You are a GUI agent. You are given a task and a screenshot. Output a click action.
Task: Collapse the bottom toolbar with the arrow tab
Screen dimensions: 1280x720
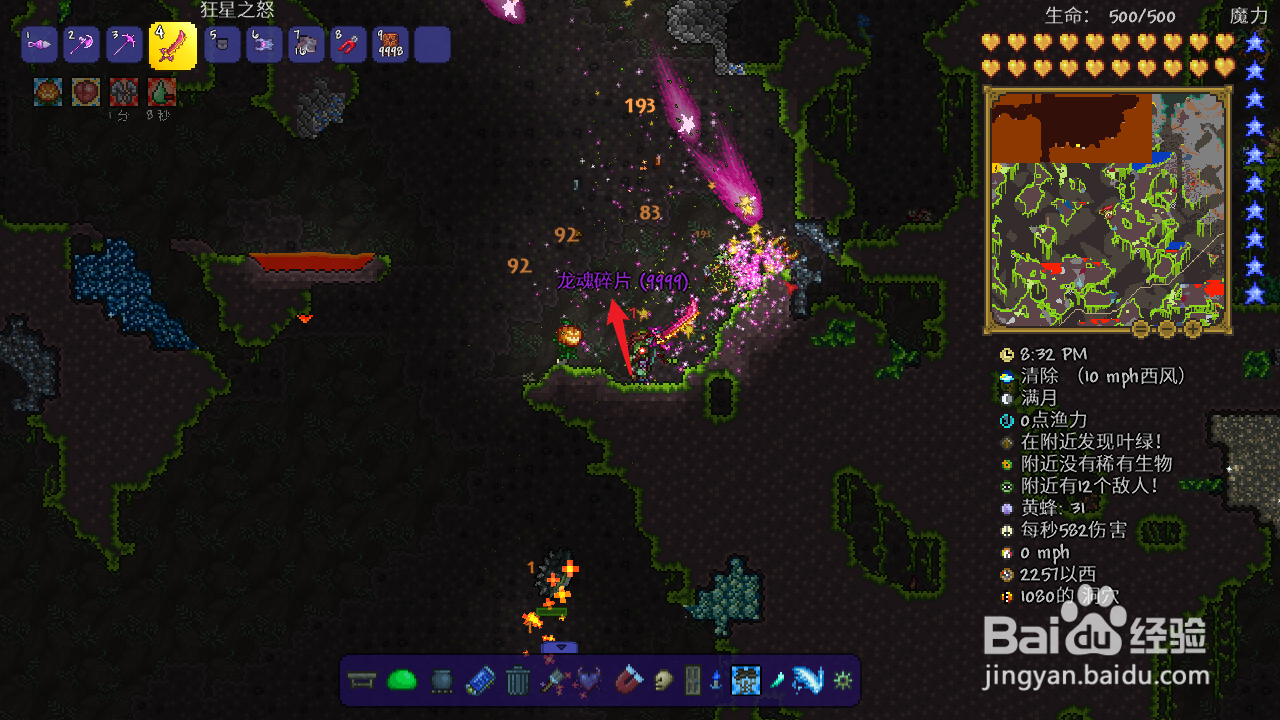[x=559, y=648]
